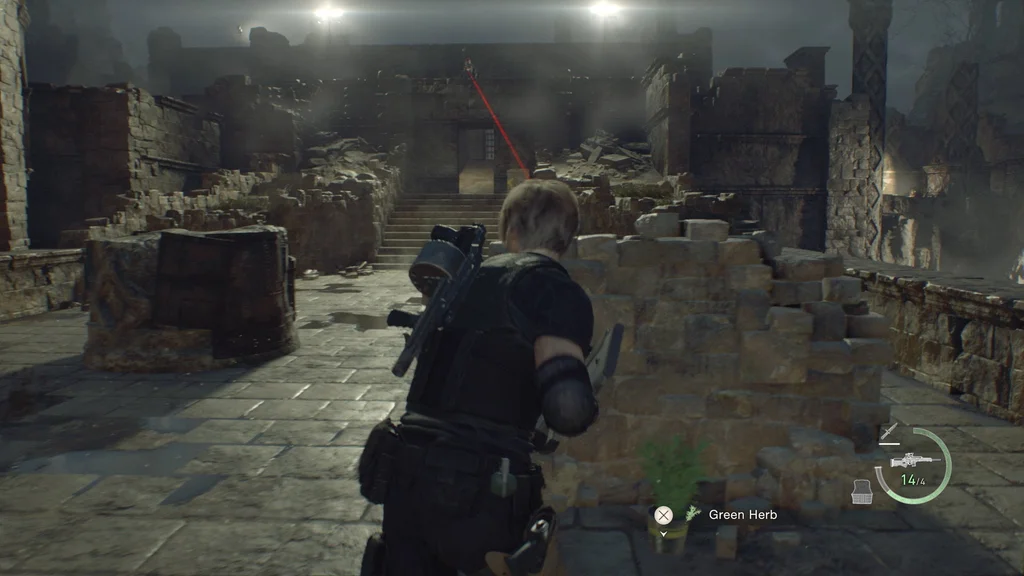Select the equipped rifle weapon icon

coord(910,462)
